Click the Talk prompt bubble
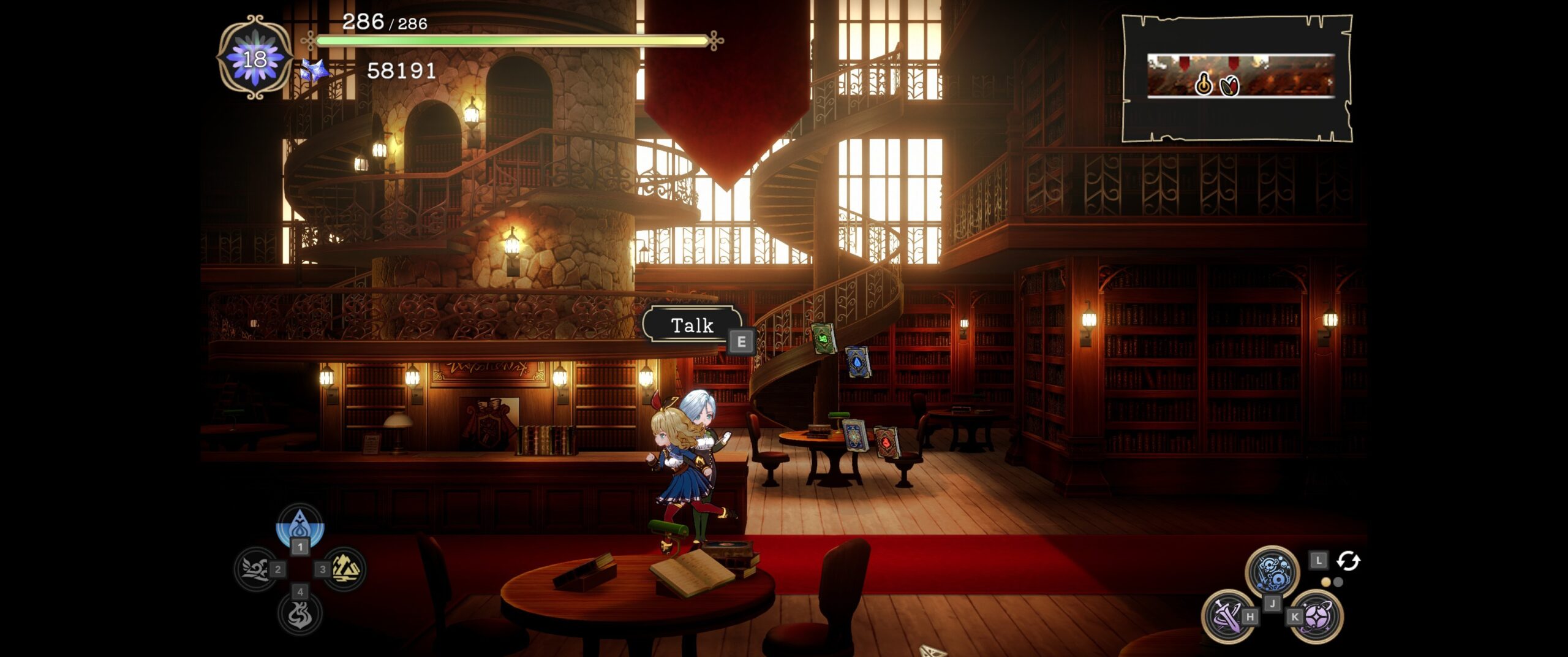This screenshot has width=1568, height=657. pos(692,325)
